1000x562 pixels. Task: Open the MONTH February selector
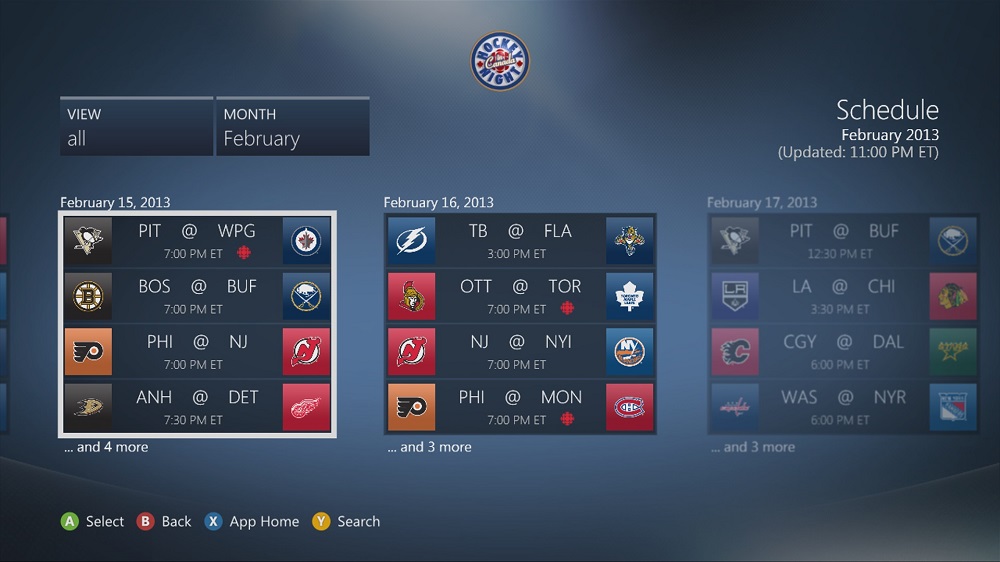tap(292, 127)
